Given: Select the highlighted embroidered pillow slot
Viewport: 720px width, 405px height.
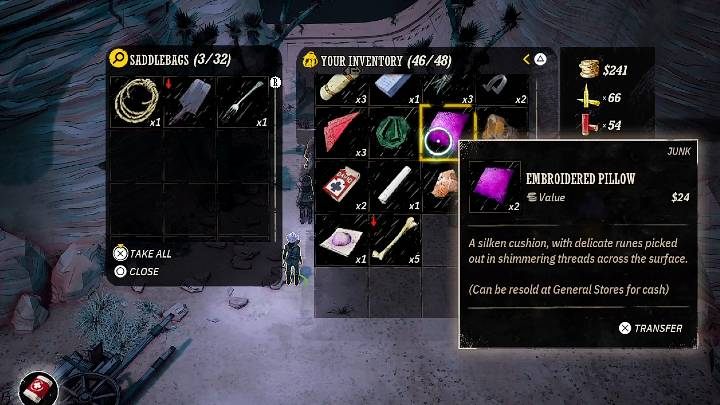Looking at the screenshot, I should click(x=449, y=133).
